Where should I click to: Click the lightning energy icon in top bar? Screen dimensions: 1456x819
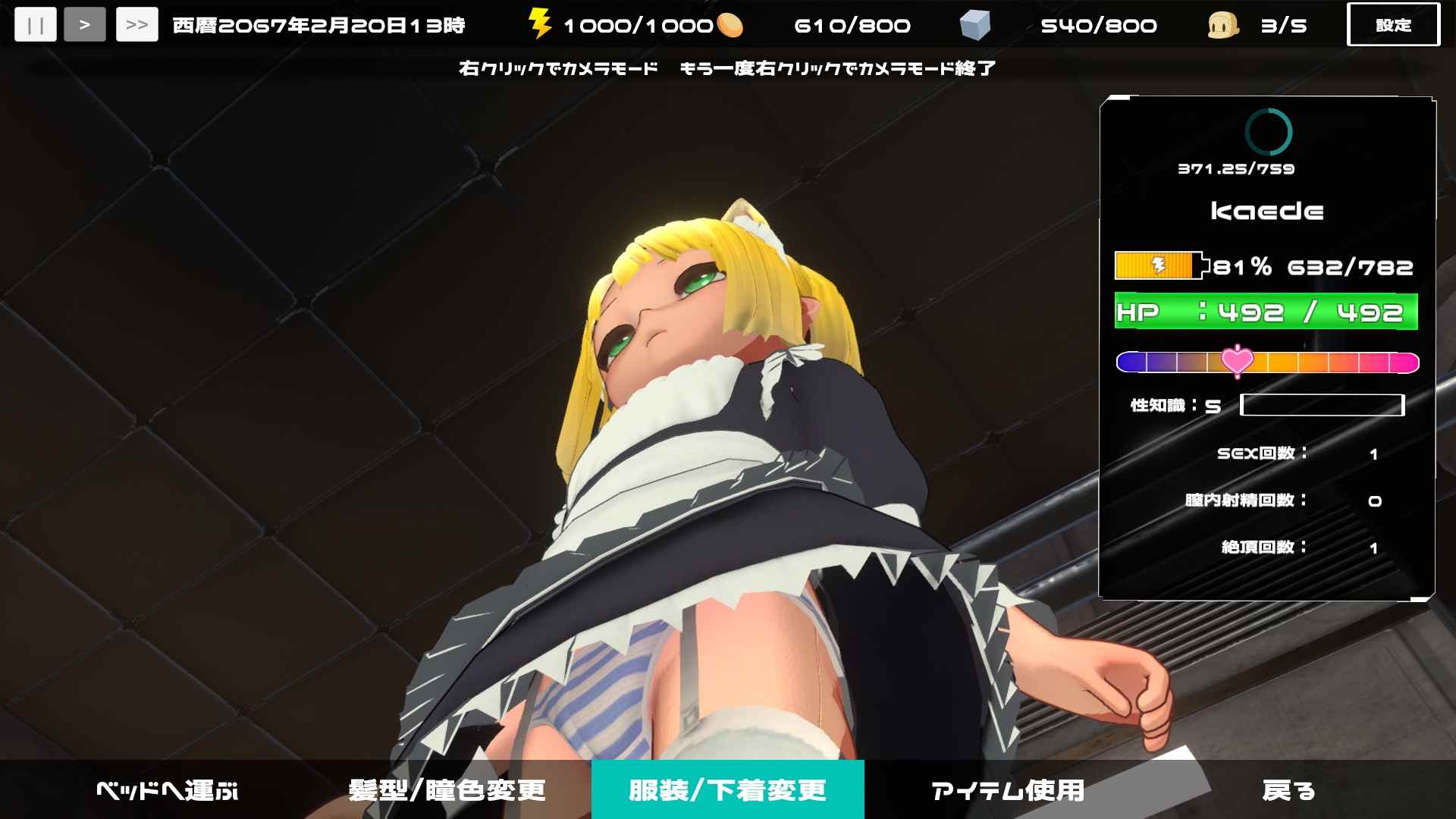click(x=541, y=24)
